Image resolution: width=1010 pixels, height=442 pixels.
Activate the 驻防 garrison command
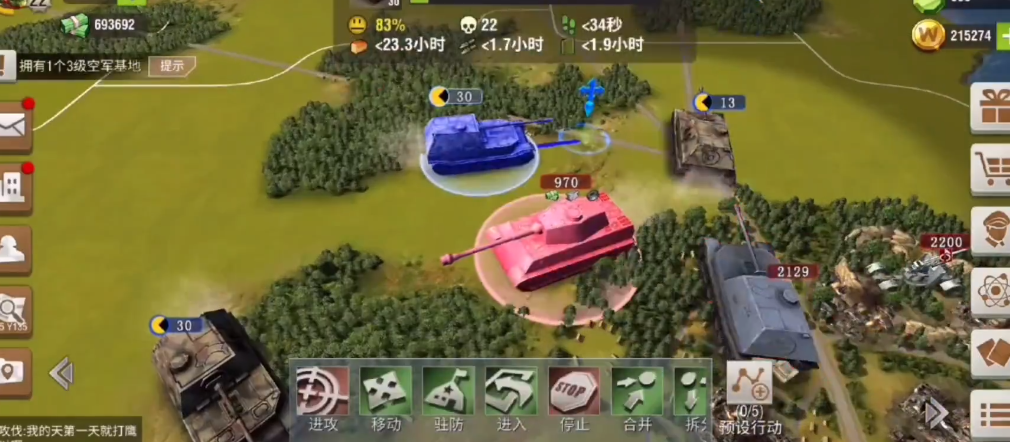pyautogui.click(x=448, y=397)
